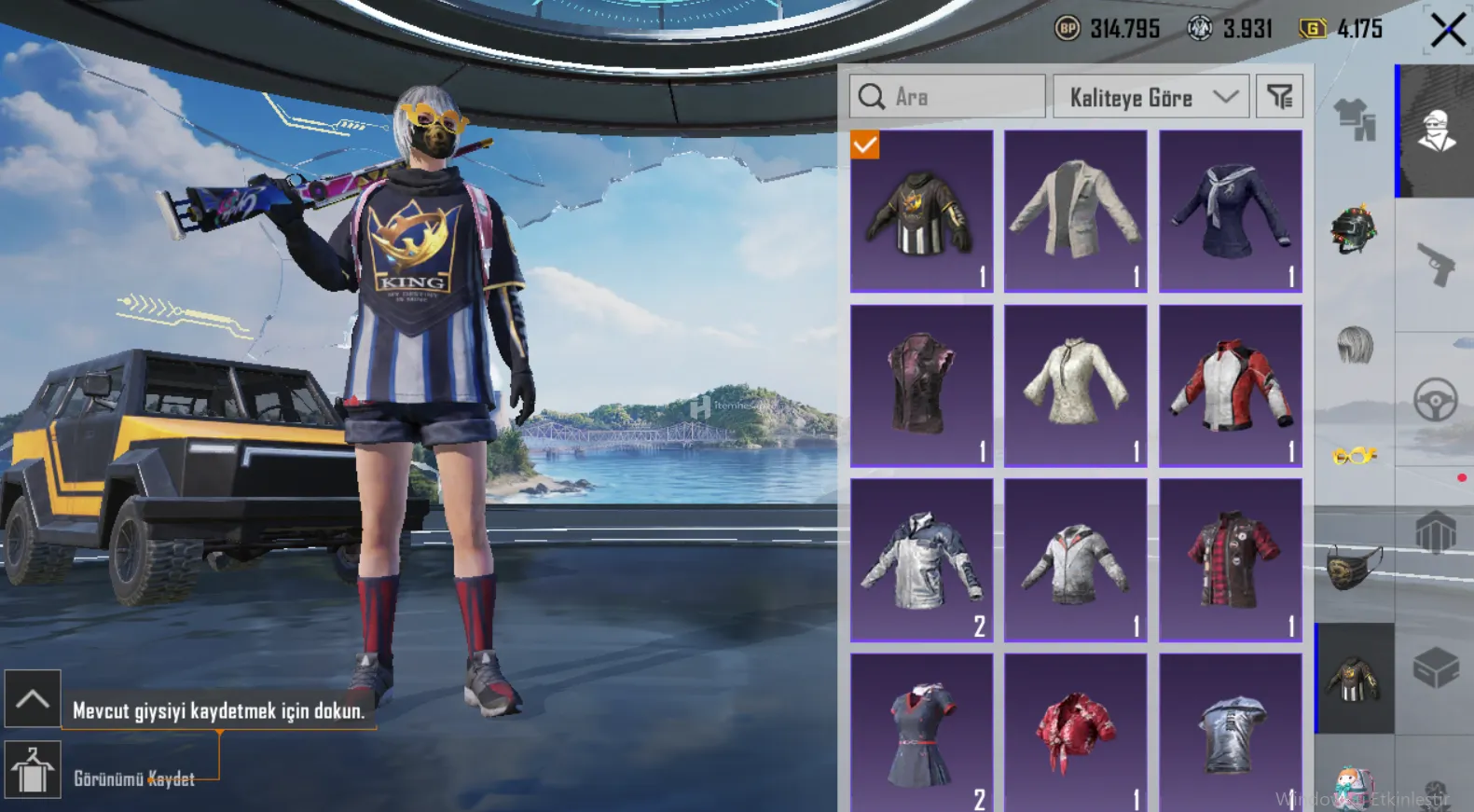The image size is (1474, 812).
Task: Select the black King hoodie item
Action: tap(921, 212)
